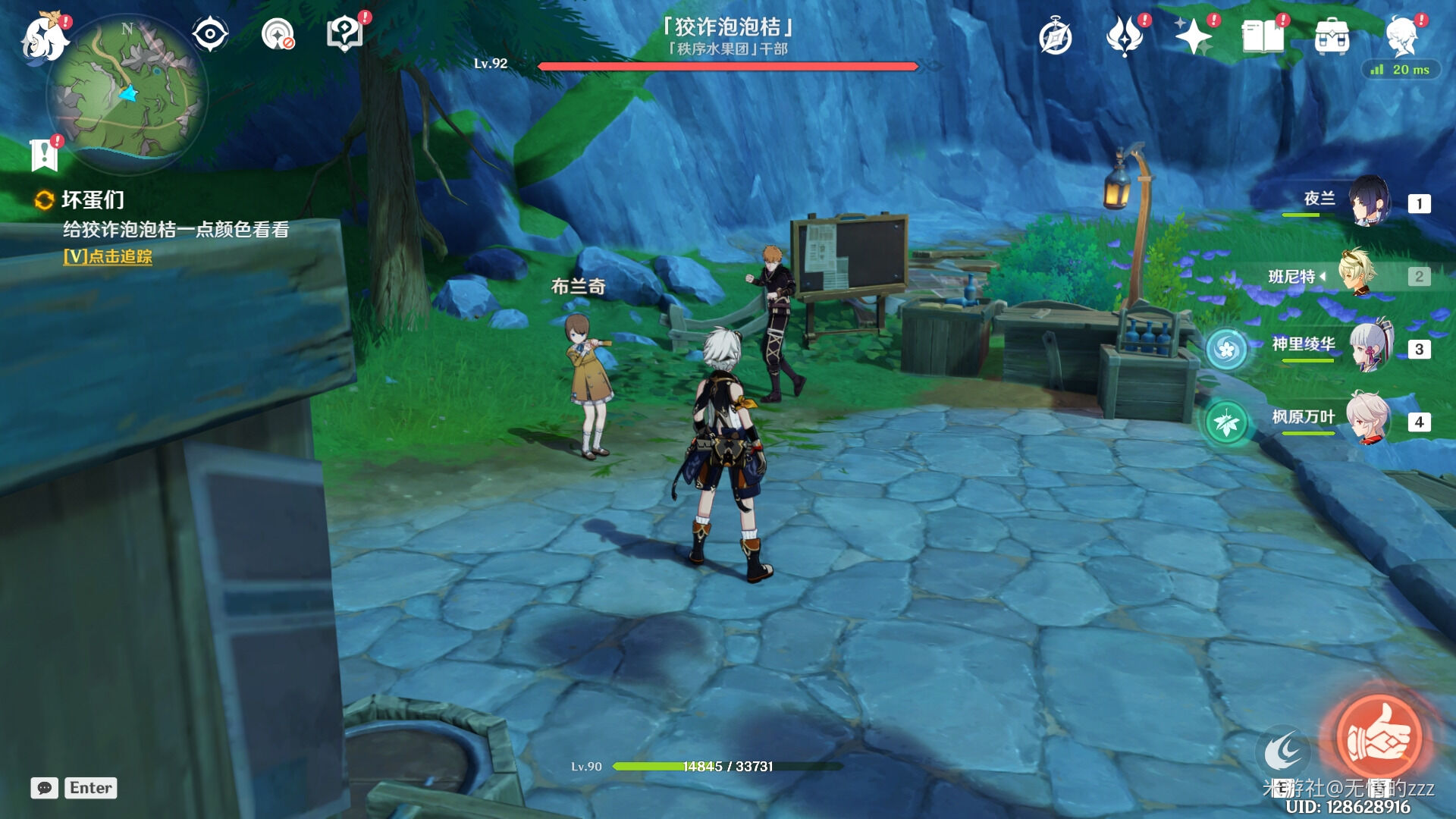The image size is (1456, 819).
Task: Click the yellow track-quest link
Action: (108, 256)
